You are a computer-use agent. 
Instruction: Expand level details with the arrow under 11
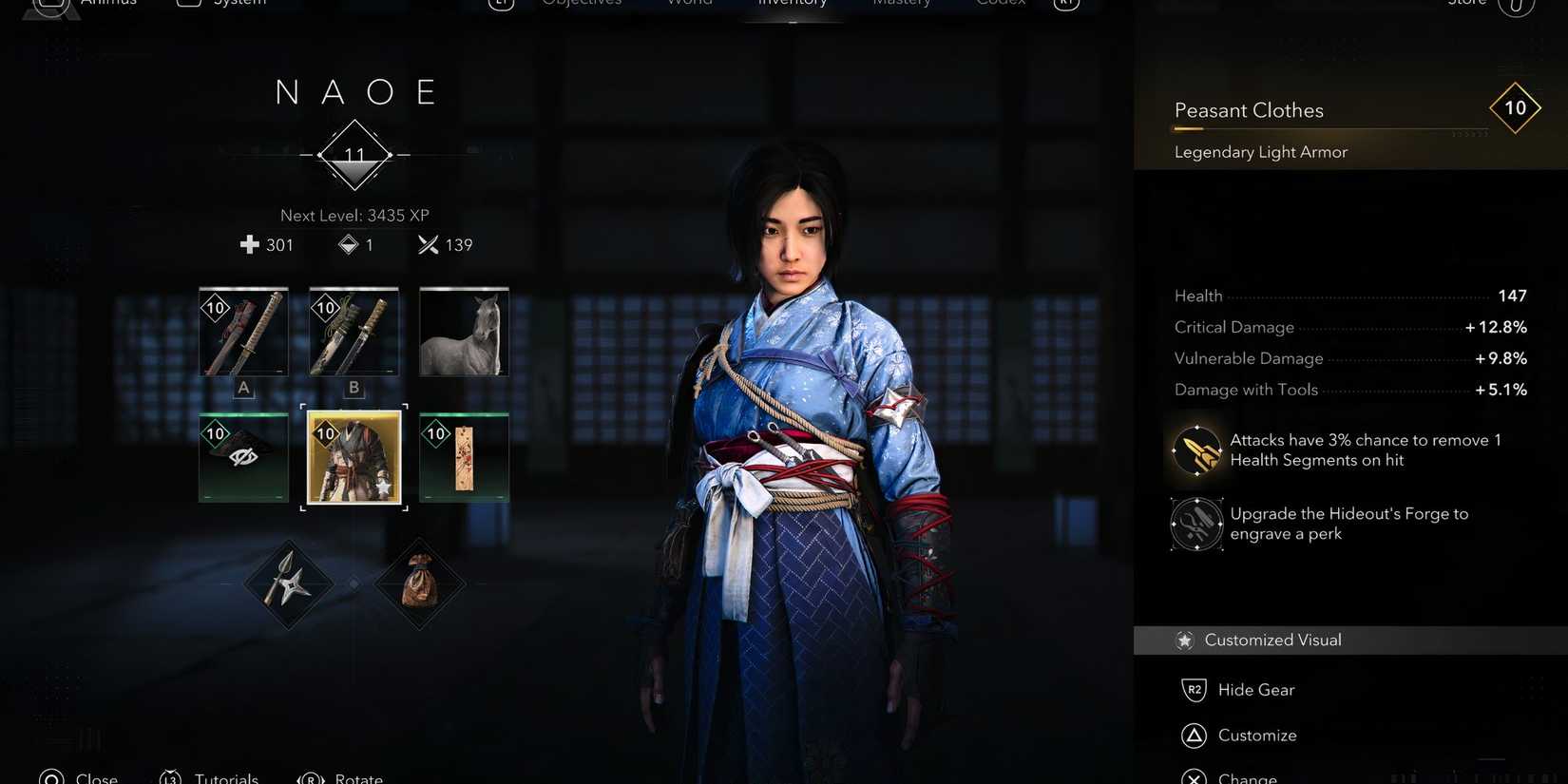point(354,172)
